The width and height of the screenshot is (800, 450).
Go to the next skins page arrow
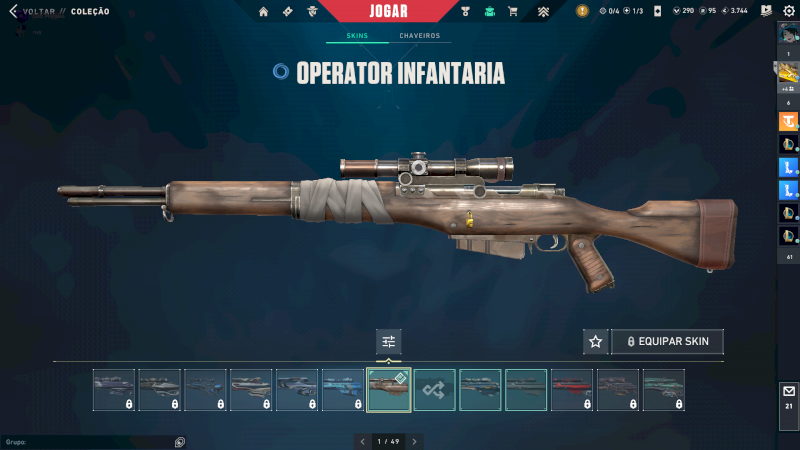click(414, 441)
